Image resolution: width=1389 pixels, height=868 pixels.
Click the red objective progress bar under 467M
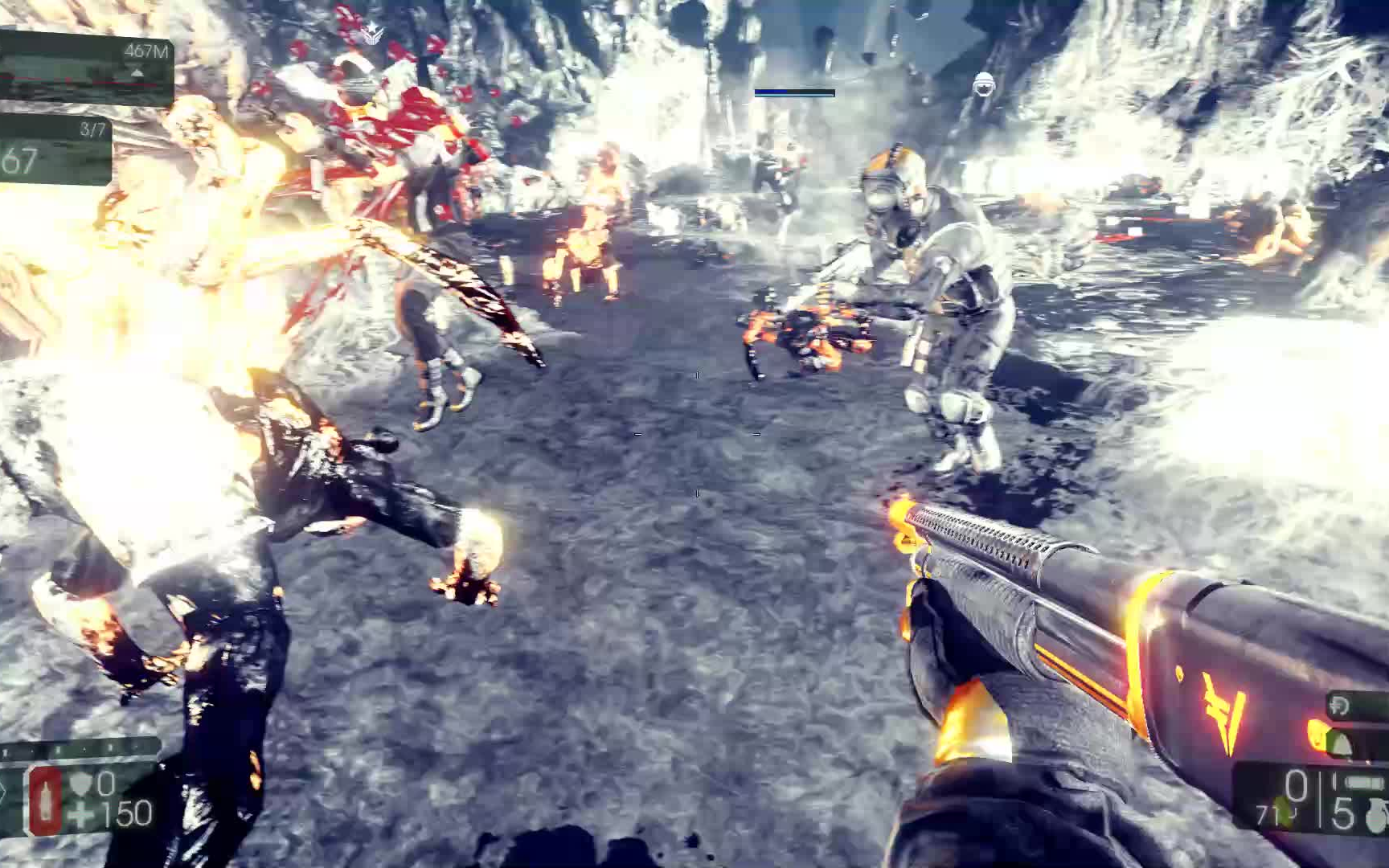pos(76,82)
